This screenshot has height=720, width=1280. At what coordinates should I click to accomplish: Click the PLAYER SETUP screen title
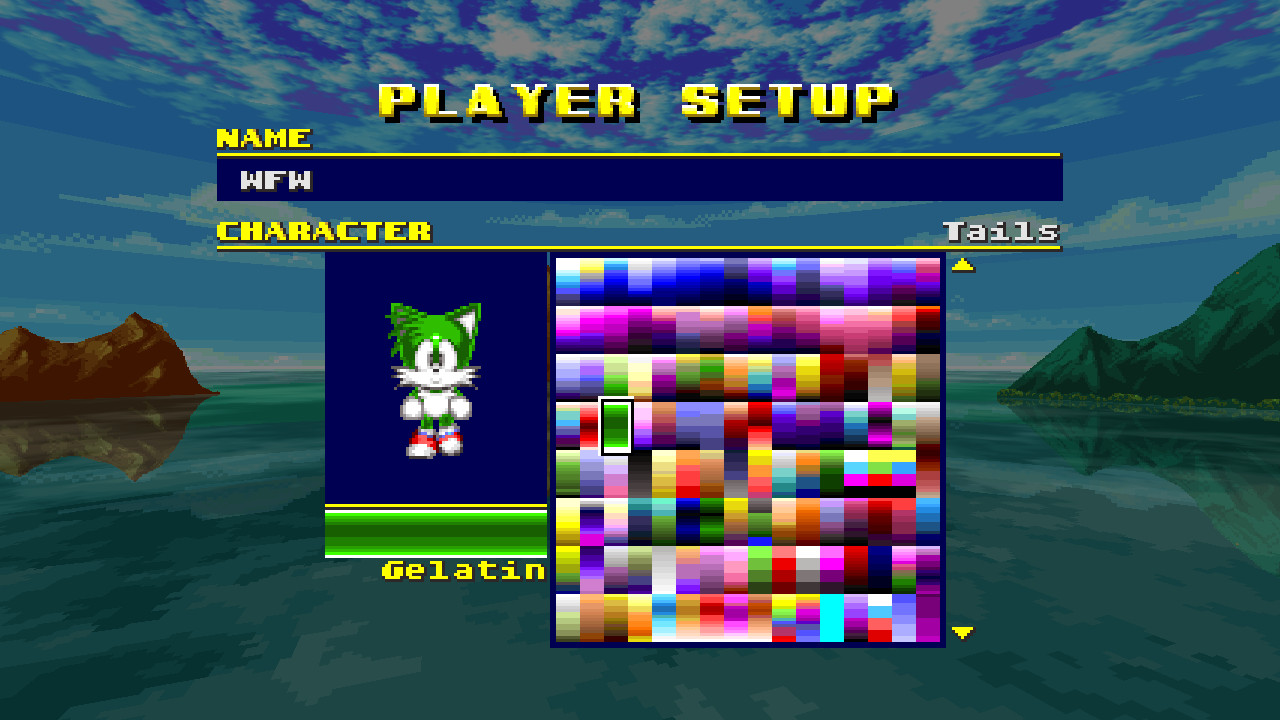[x=639, y=98]
